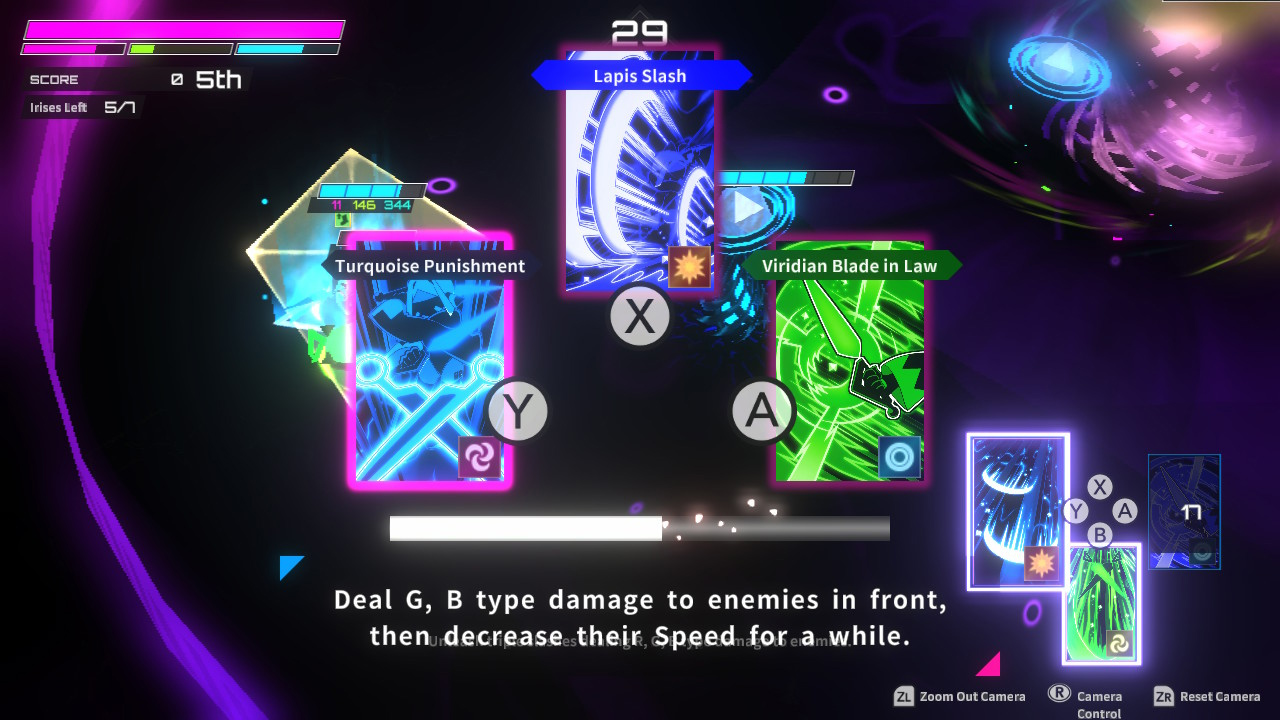Click the XYAB face-button cluster near the deck
This screenshot has height=720, width=1280.
pyautogui.click(x=1101, y=510)
